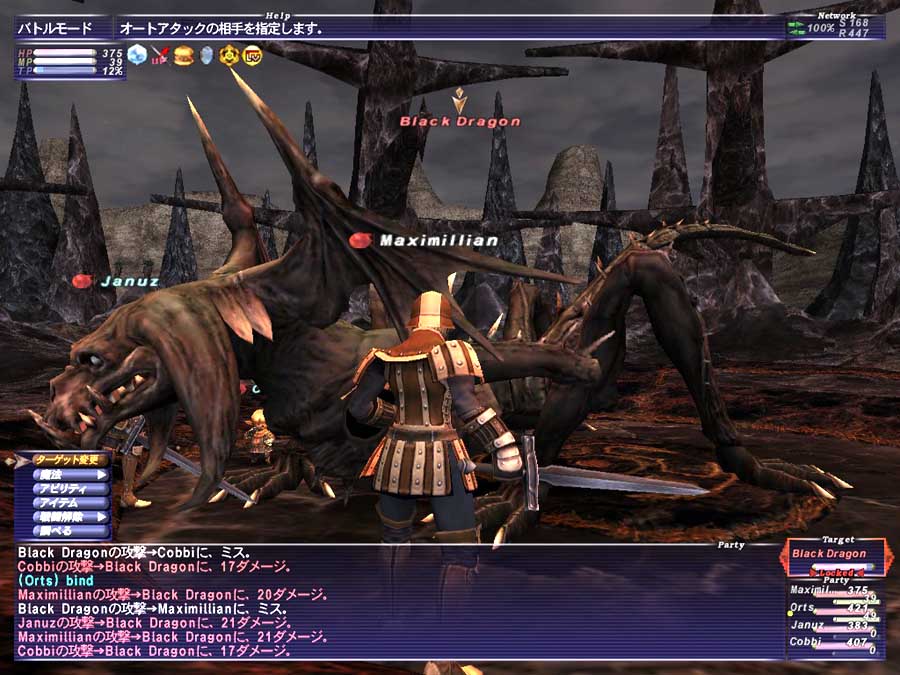Open the 魔法 magic submenu

pos(62,475)
